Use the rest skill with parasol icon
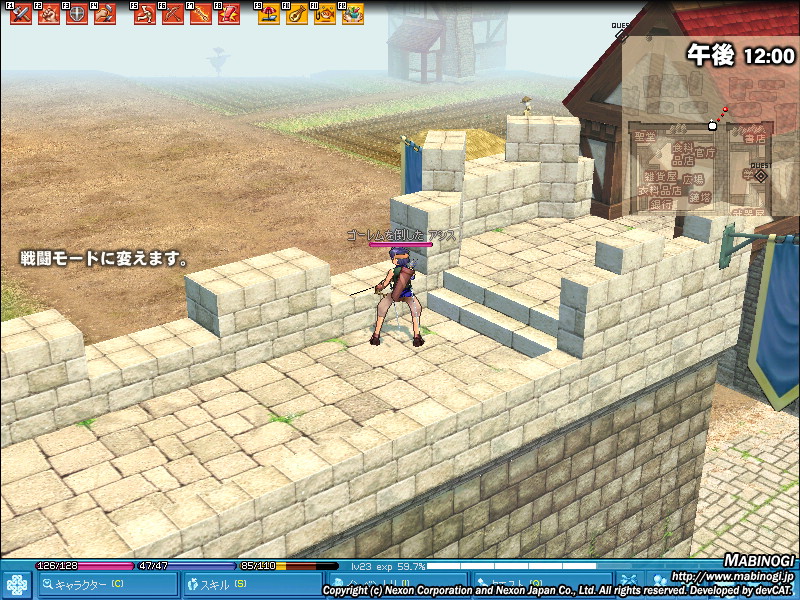 [269, 14]
